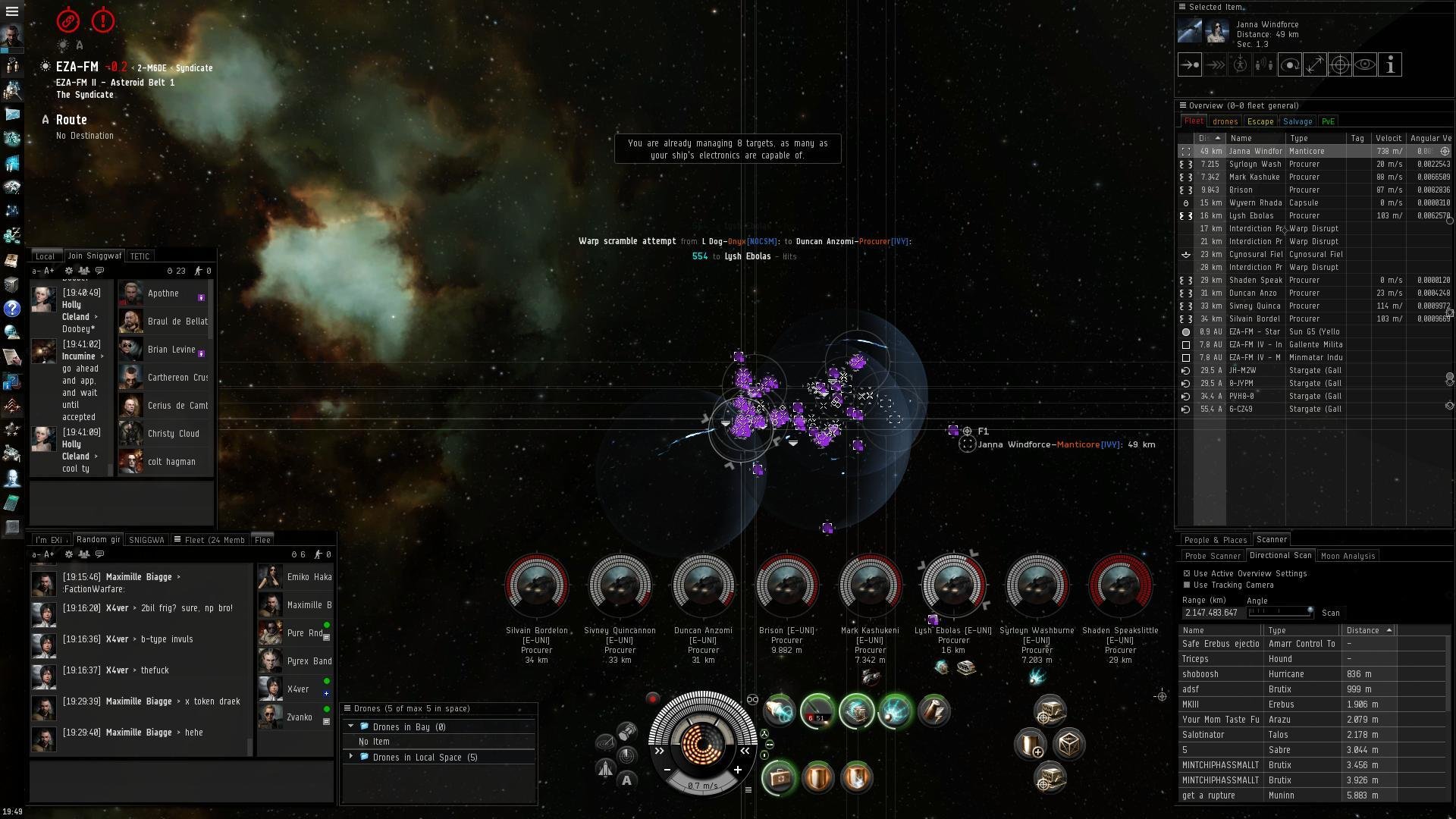Screen dimensions: 1456x819
Task: Switch to the Local chat tab
Action: click(45, 256)
